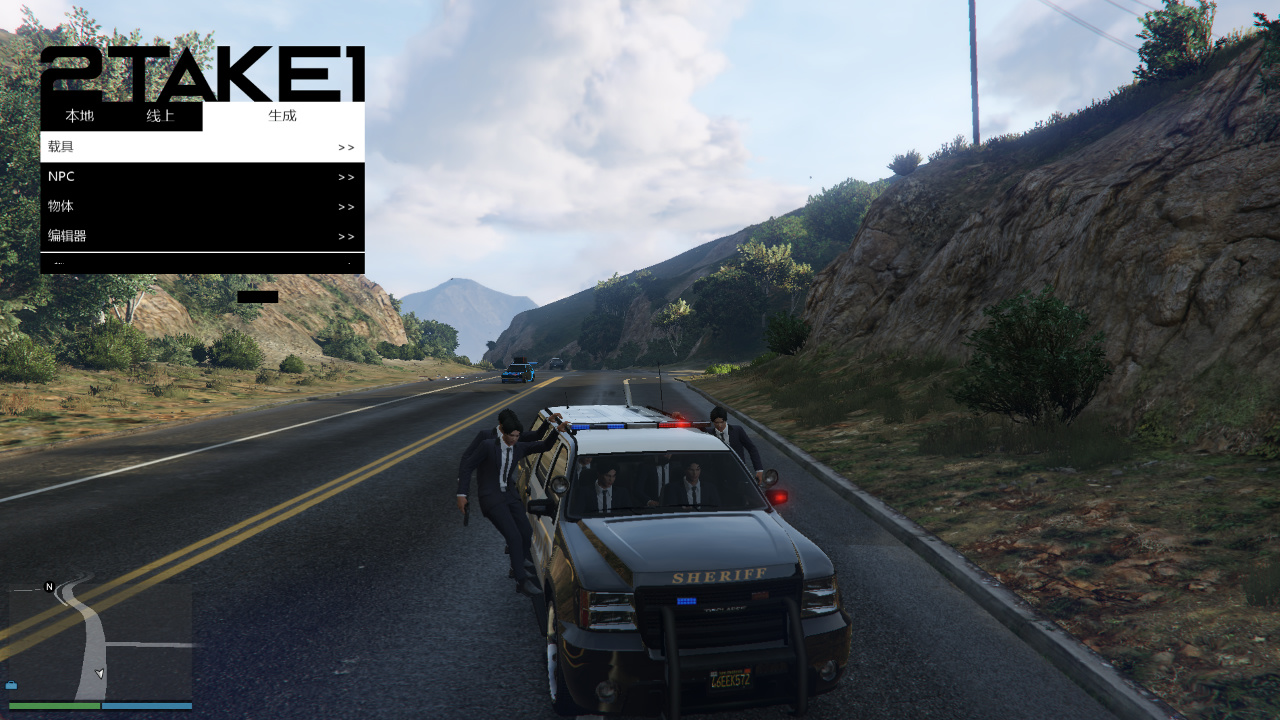Viewport: 1280px width, 720px height.
Task: Click the red siren light on the SUV
Action: (779, 496)
